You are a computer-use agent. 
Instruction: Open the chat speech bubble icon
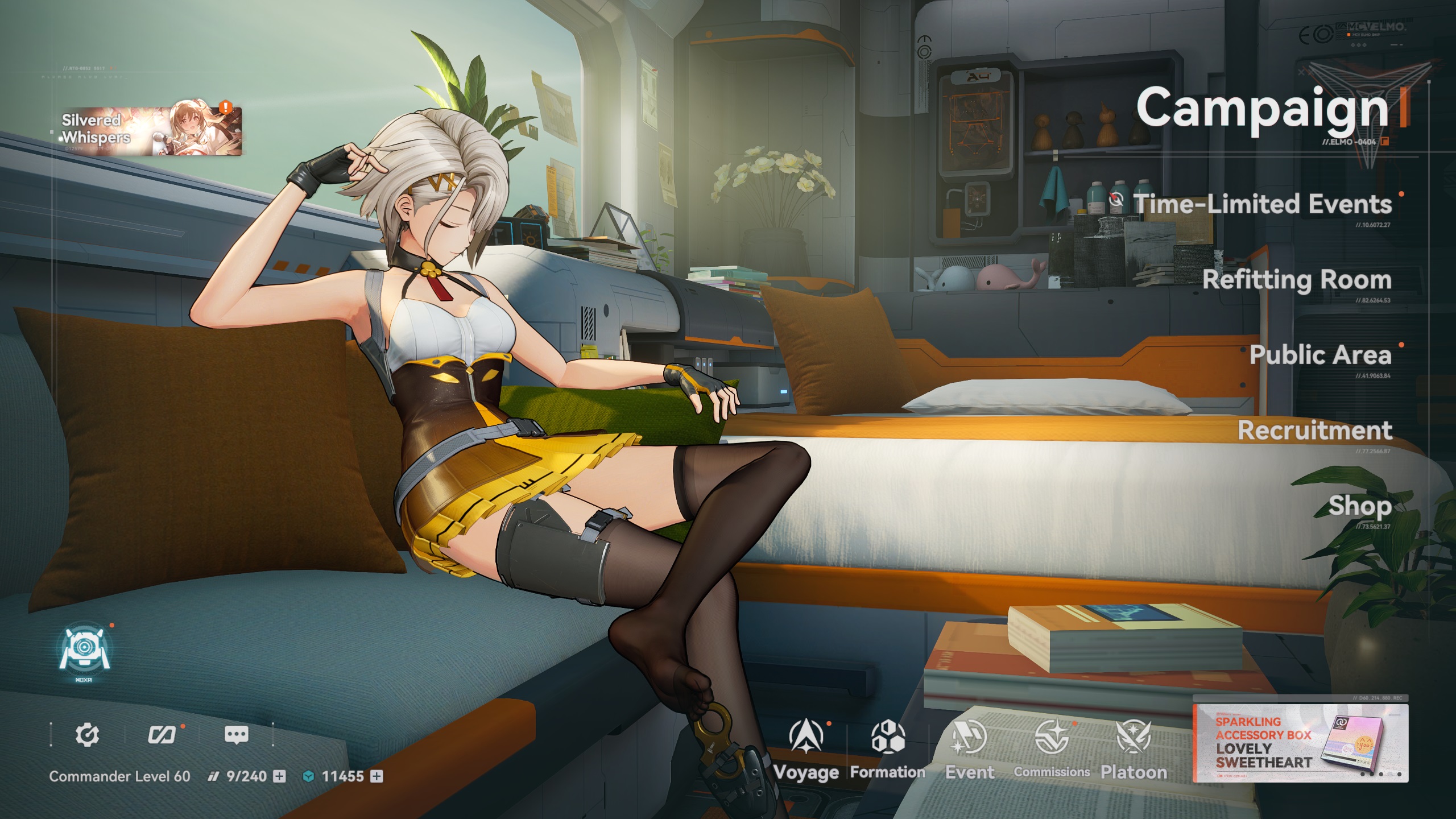tap(236, 735)
